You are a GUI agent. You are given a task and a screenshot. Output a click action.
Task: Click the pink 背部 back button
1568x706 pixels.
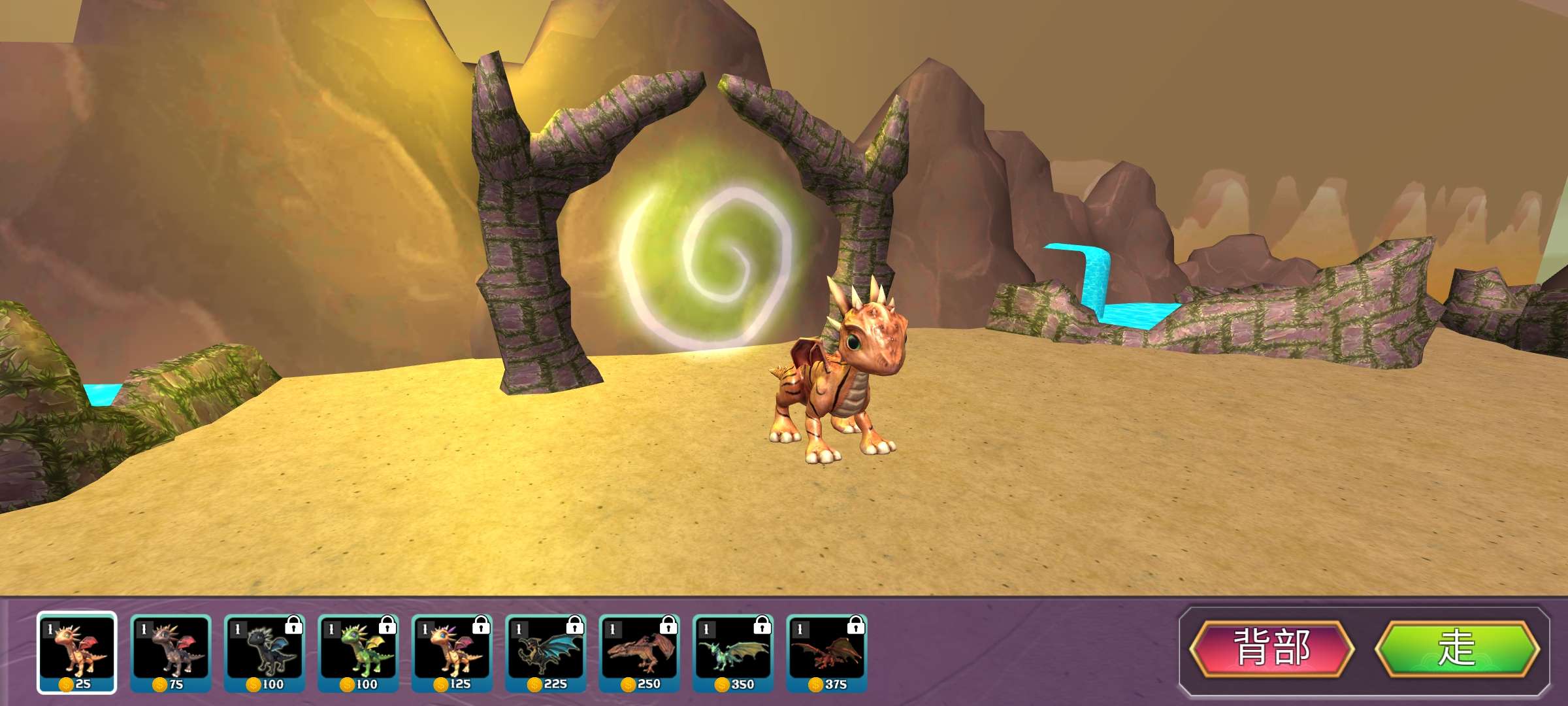click(x=1271, y=648)
